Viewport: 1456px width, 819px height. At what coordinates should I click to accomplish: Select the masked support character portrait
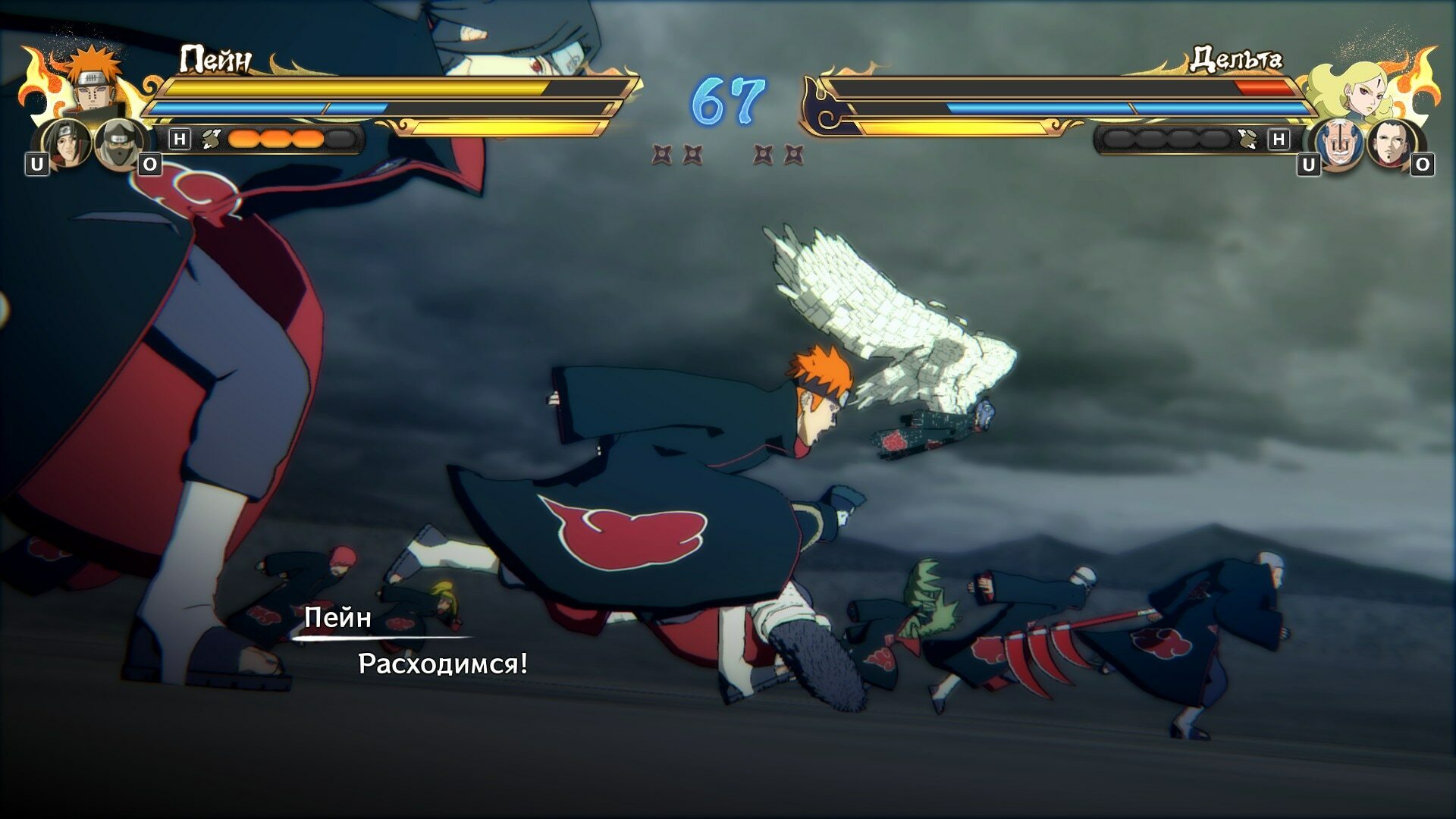[120, 144]
